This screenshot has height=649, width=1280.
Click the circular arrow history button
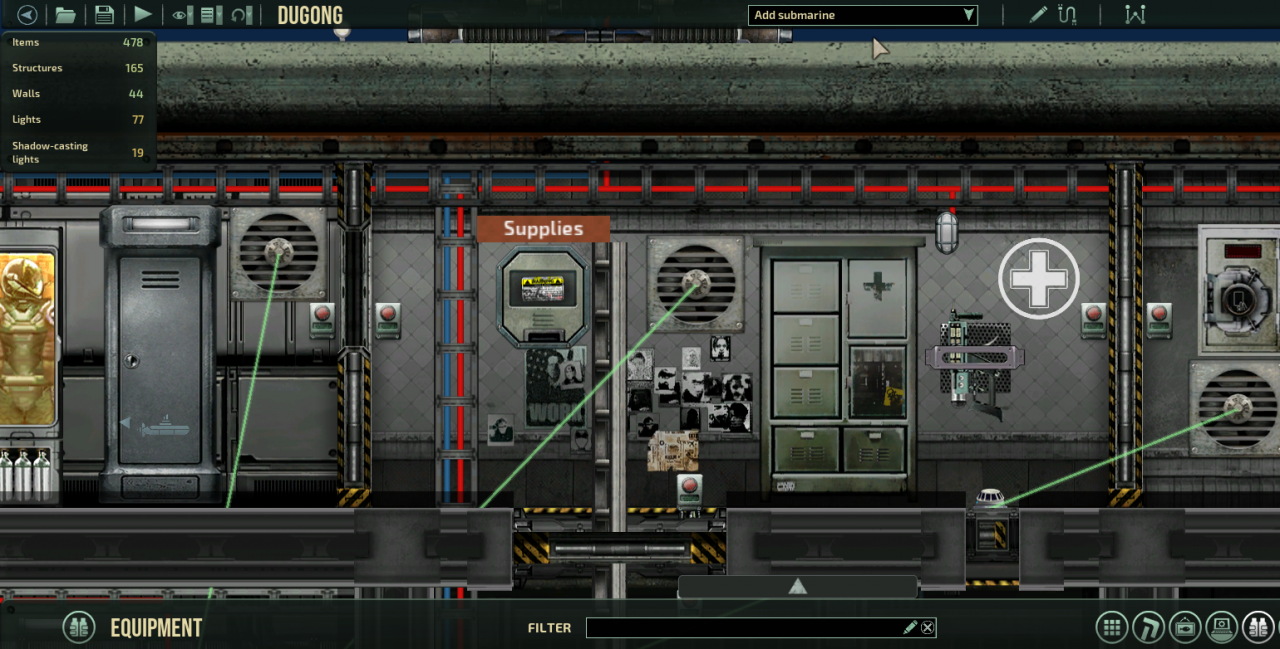tap(240, 15)
